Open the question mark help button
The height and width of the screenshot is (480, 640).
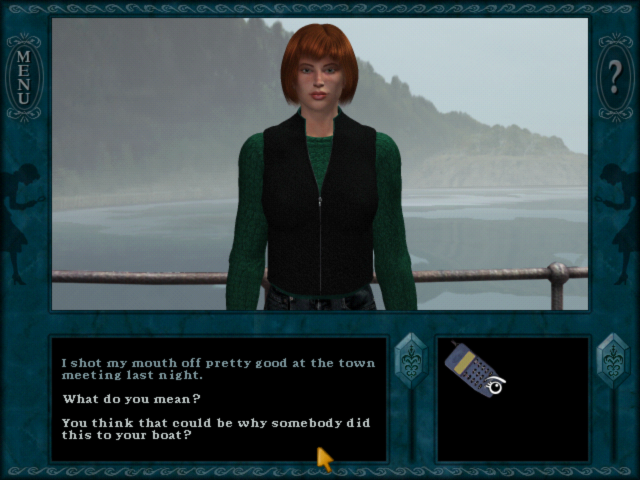point(615,73)
